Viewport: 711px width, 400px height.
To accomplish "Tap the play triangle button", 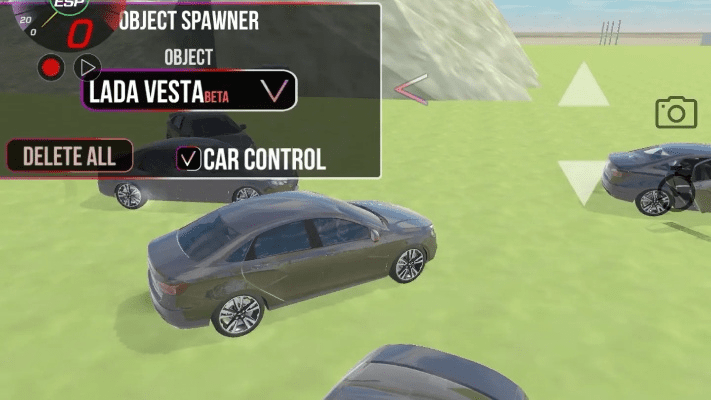I will pyautogui.click(x=88, y=67).
